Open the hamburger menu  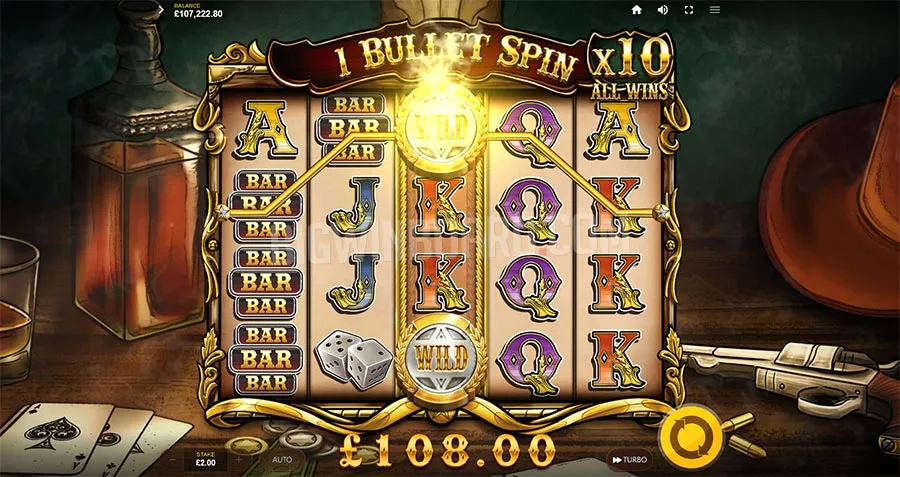point(715,10)
